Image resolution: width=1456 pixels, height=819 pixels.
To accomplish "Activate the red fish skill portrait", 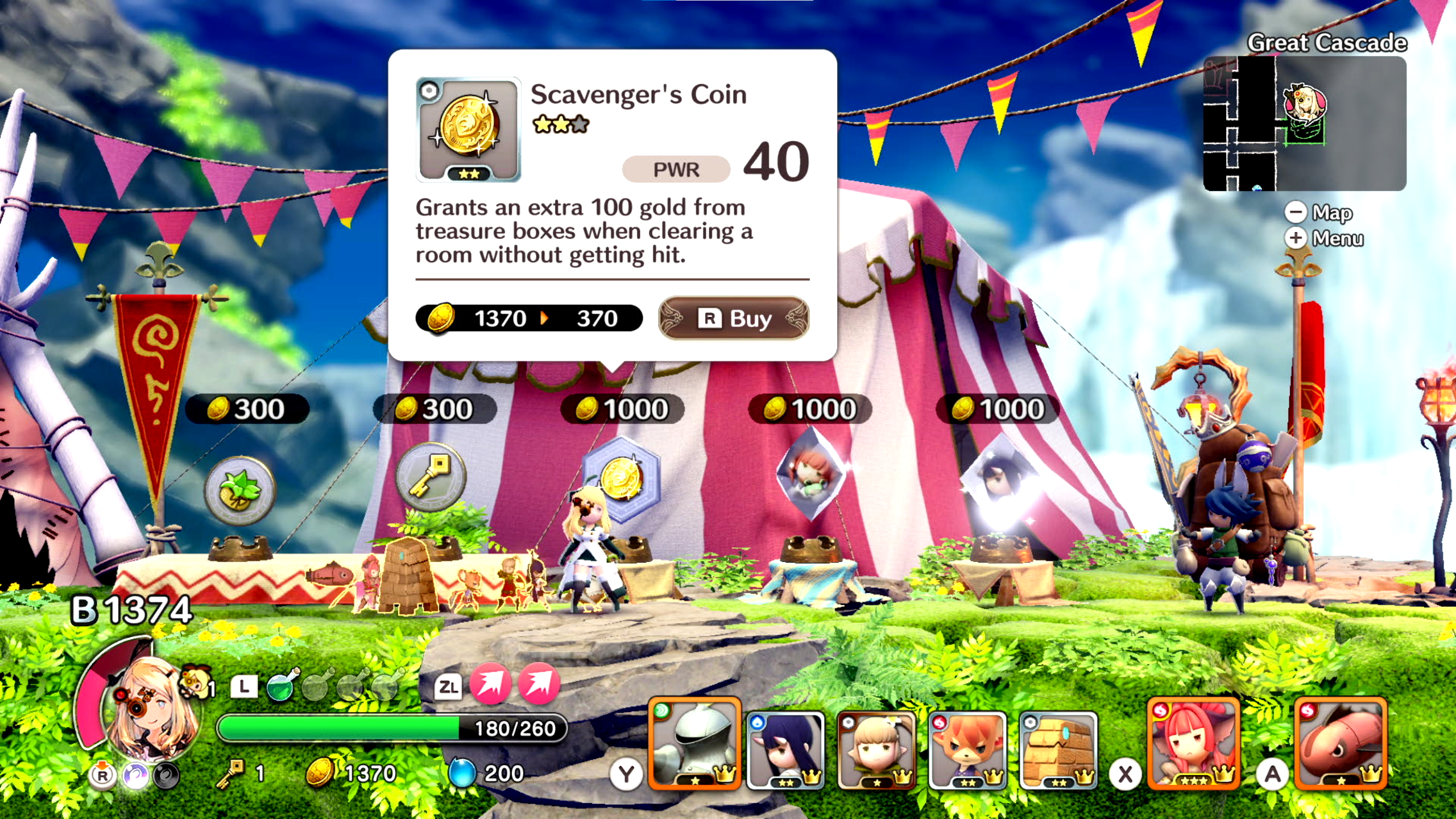I will click(1341, 743).
